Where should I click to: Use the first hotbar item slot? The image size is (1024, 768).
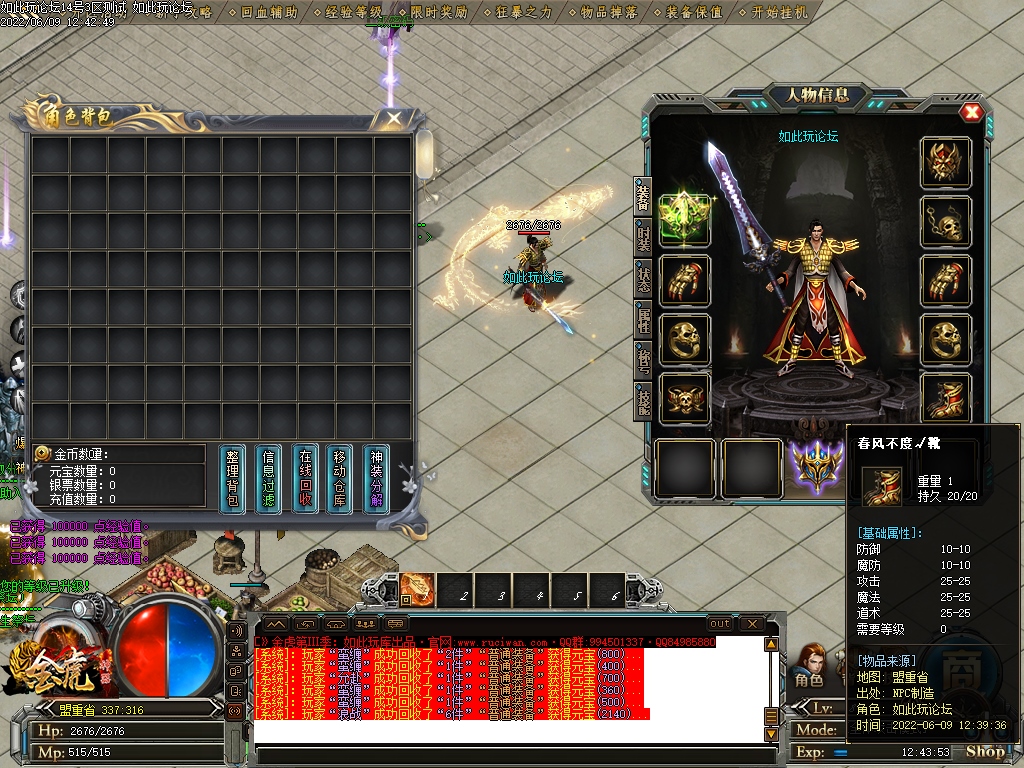pos(418,589)
